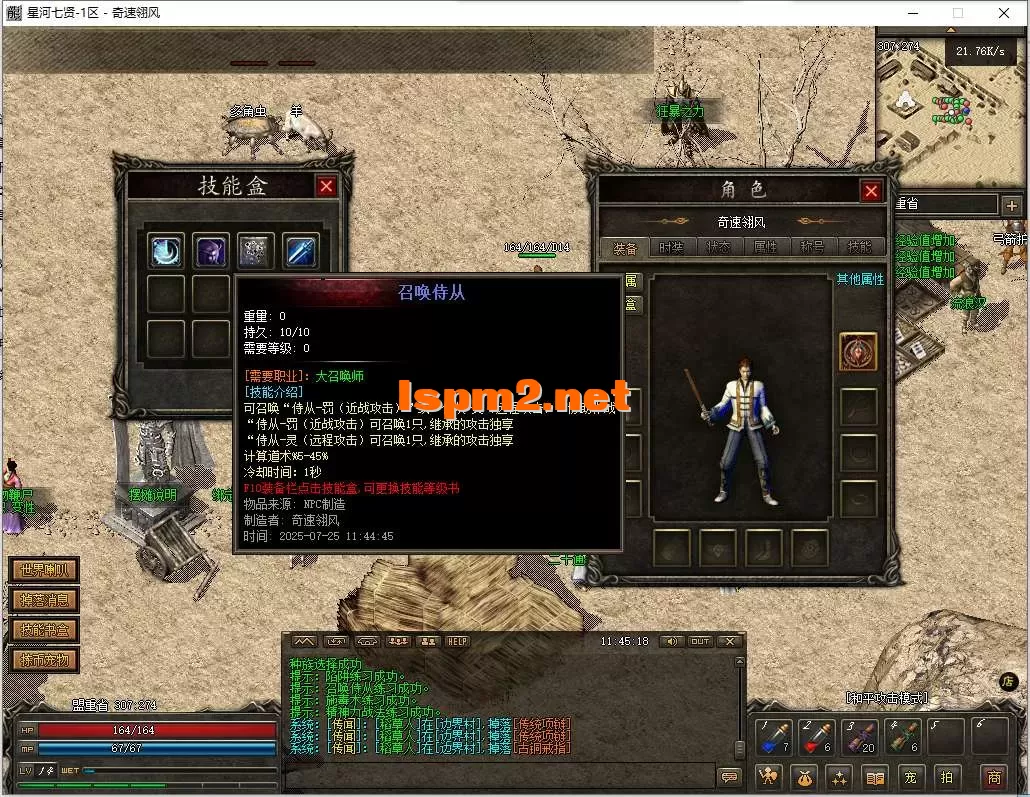The height and width of the screenshot is (797, 1030).
Task: Close the 角色 character window
Action: 872,191
